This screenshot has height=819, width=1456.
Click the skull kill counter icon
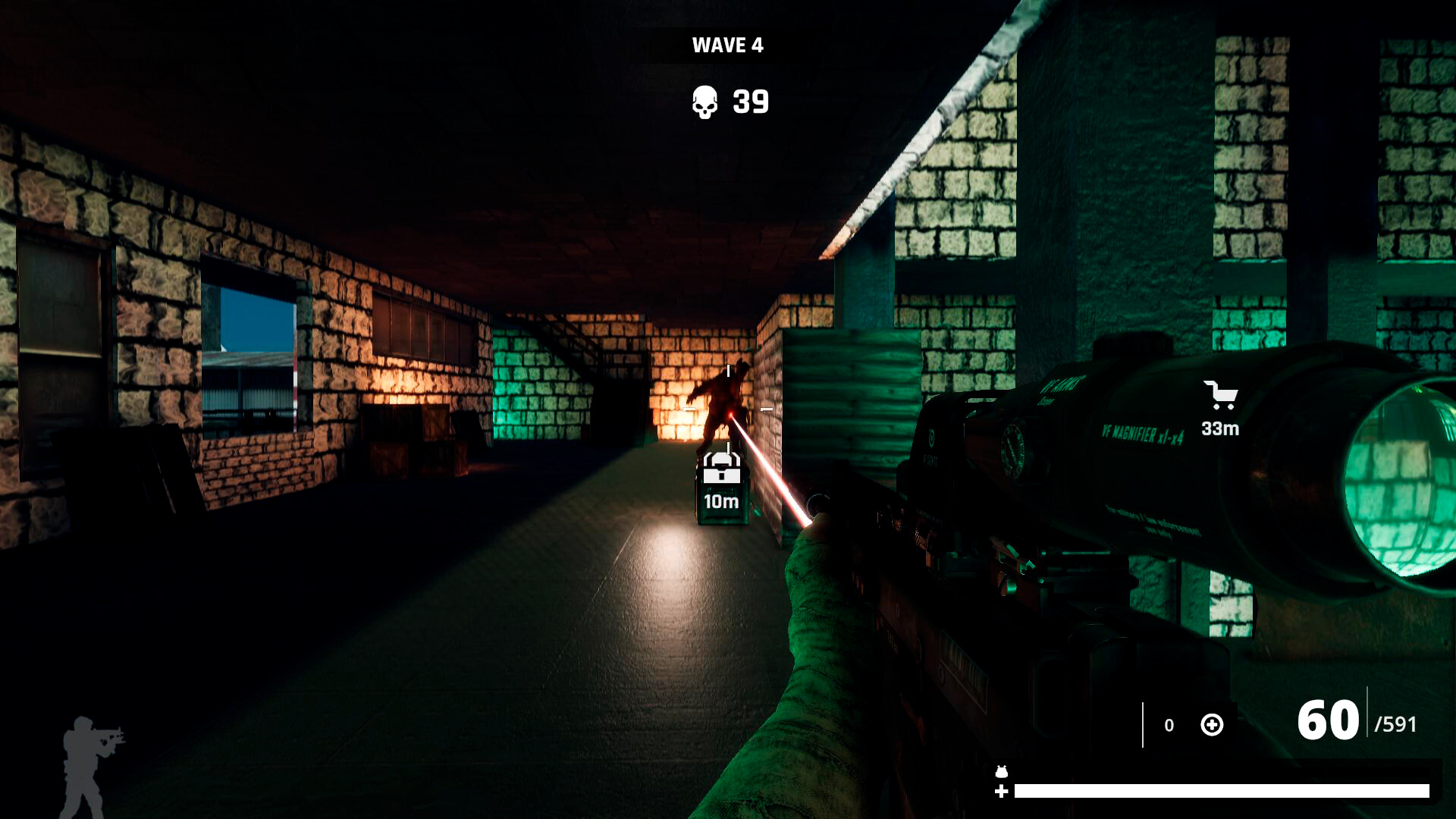tap(705, 101)
